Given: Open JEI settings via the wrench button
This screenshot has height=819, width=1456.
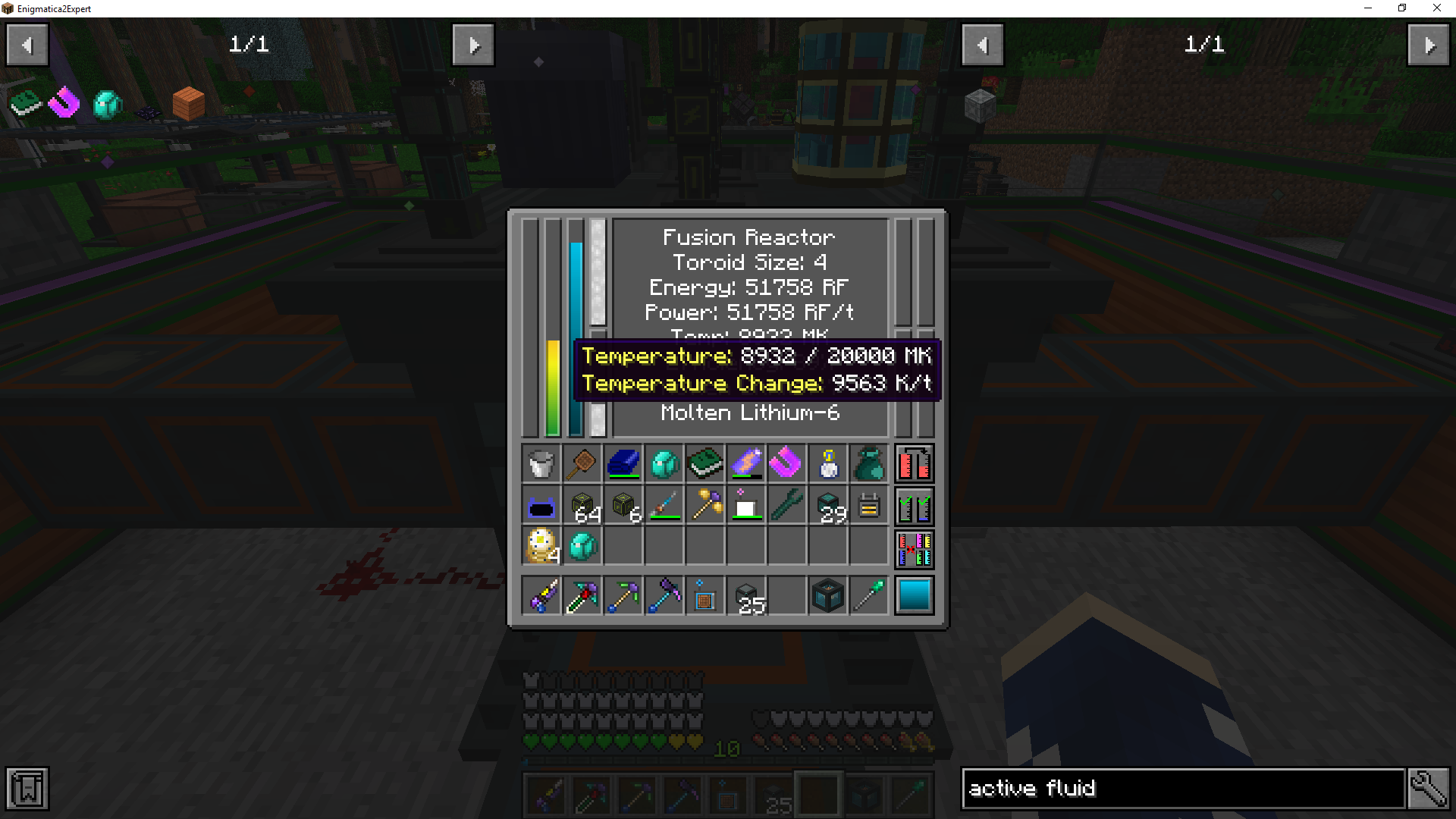Looking at the screenshot, I should pos(1429,788).
